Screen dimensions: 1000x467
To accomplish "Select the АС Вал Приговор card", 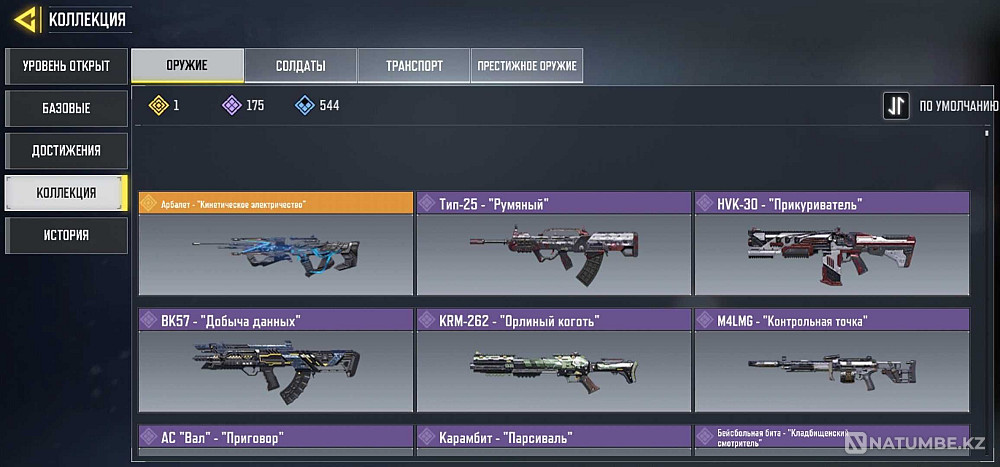I will [x=275, y=438].
